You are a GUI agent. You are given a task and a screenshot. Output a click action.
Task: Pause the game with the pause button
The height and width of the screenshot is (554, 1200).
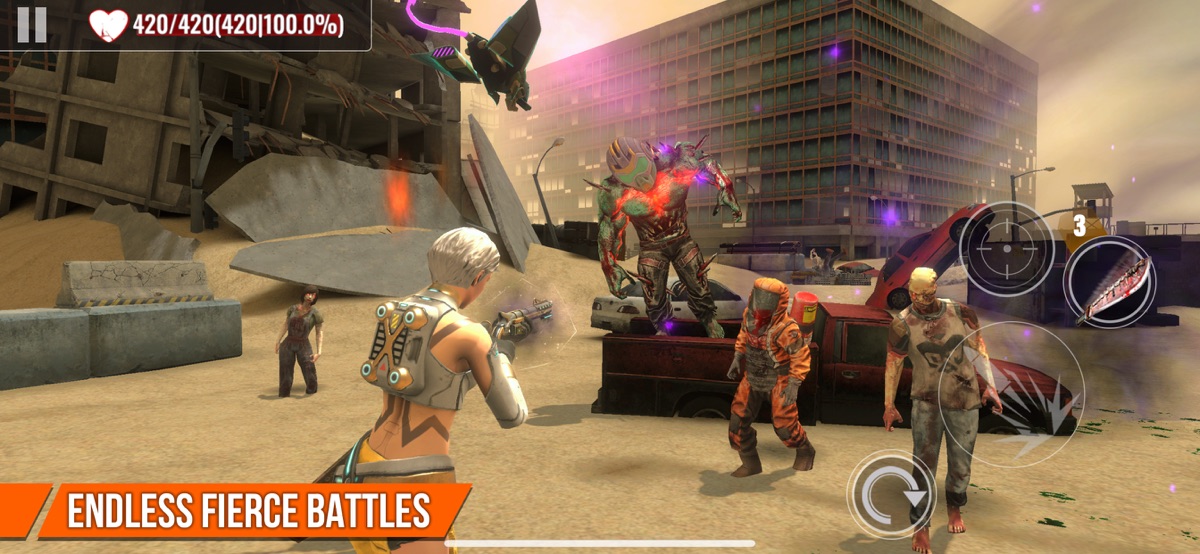(x=32, y=24)
